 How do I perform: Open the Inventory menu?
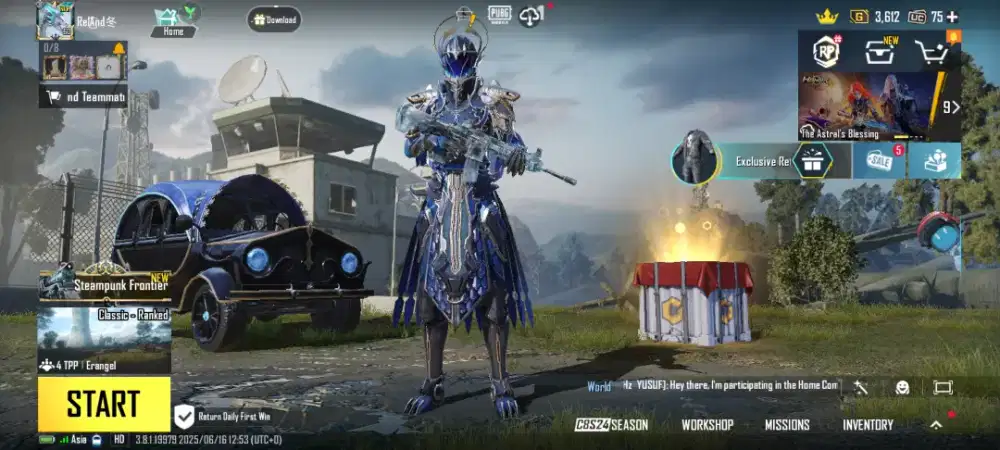click(x=868, y=425)
